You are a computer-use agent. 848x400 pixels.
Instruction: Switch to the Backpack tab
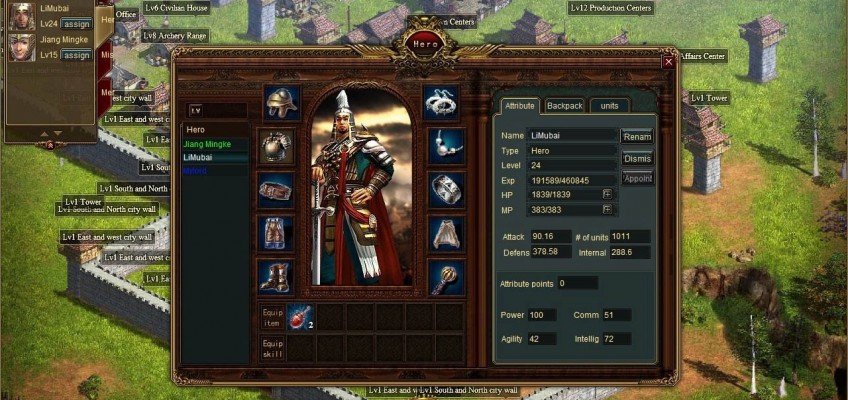tap(565, 105)
